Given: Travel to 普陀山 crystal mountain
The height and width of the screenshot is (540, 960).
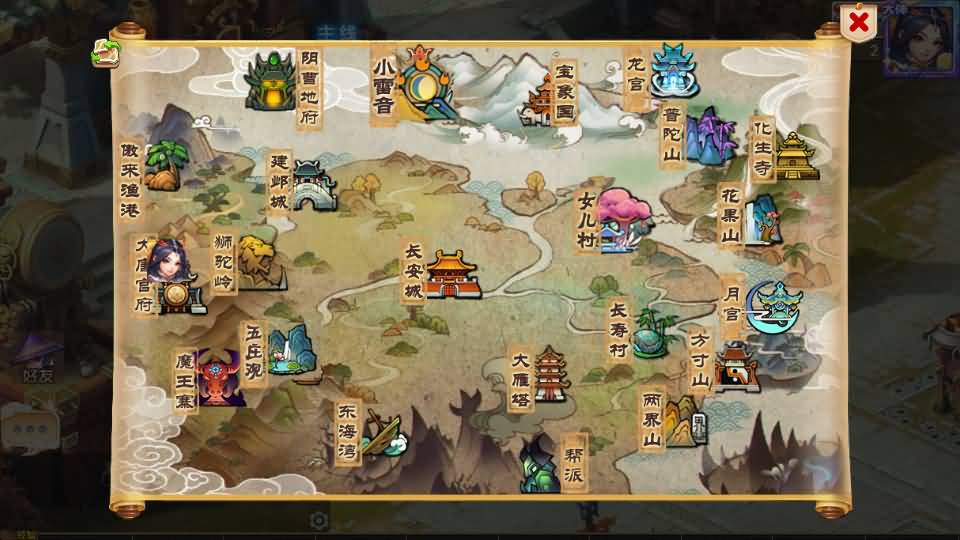Looking at the screenshot, I should [709, 136].
